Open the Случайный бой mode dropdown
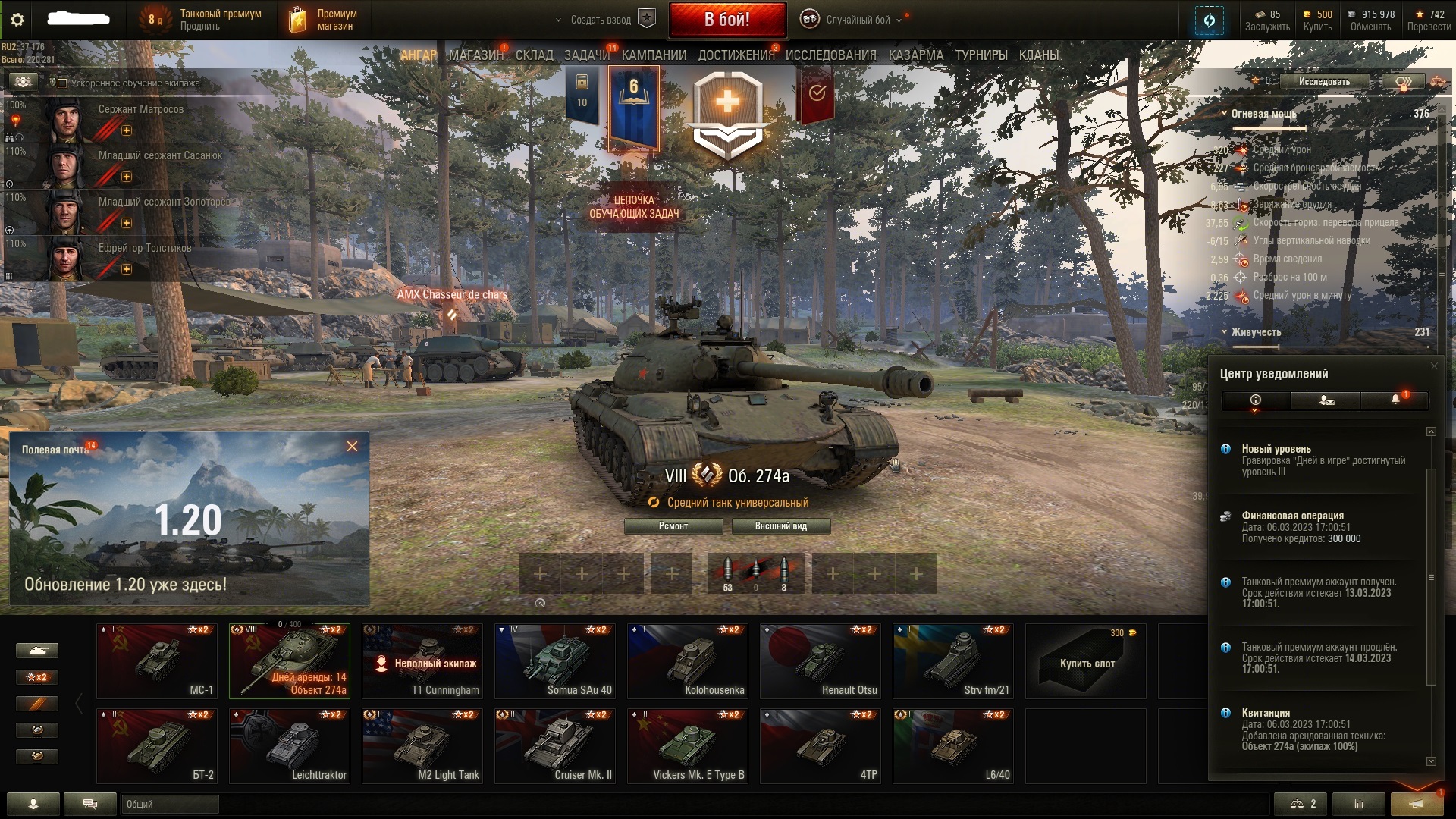 coord(857,20)
